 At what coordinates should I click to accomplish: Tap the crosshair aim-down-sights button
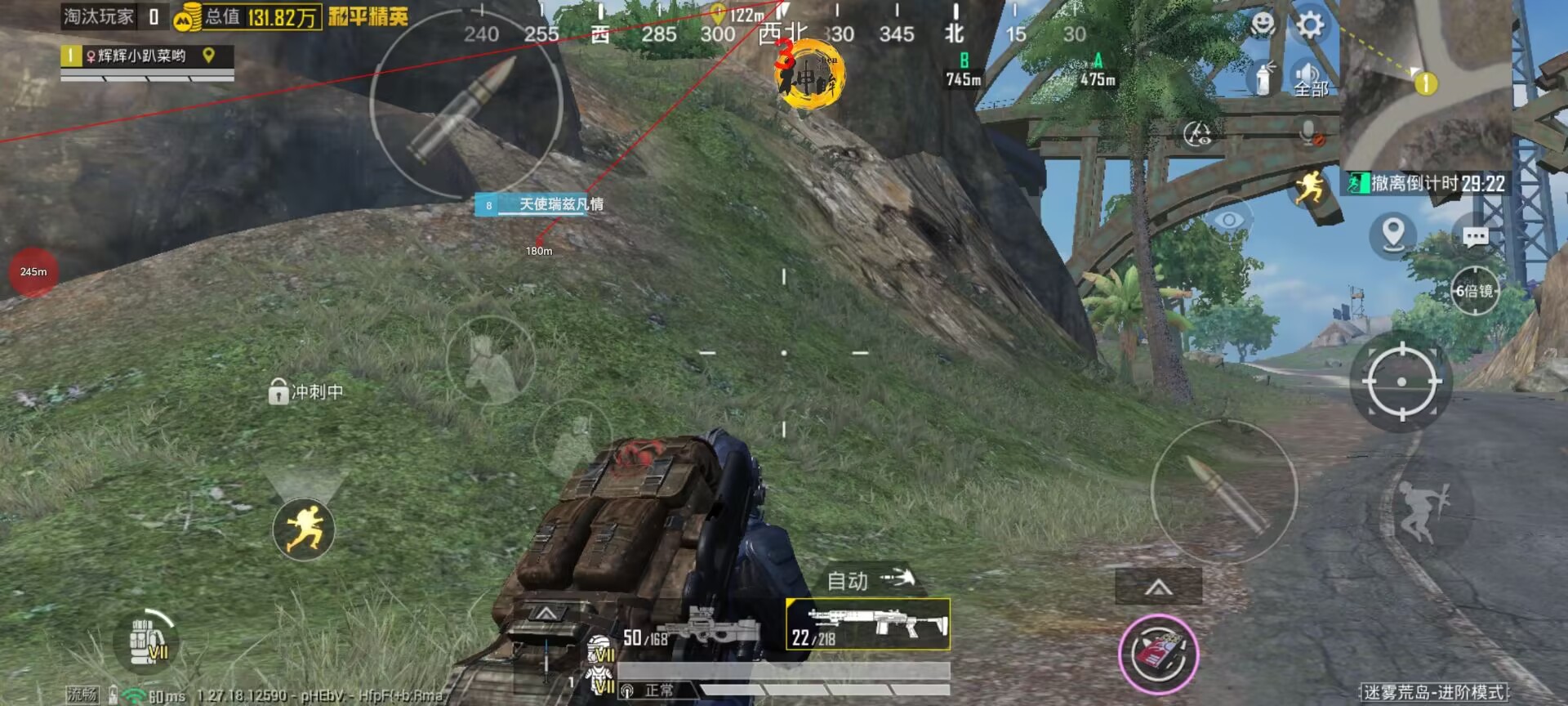pyautogui.click(x=1401, y=382)
